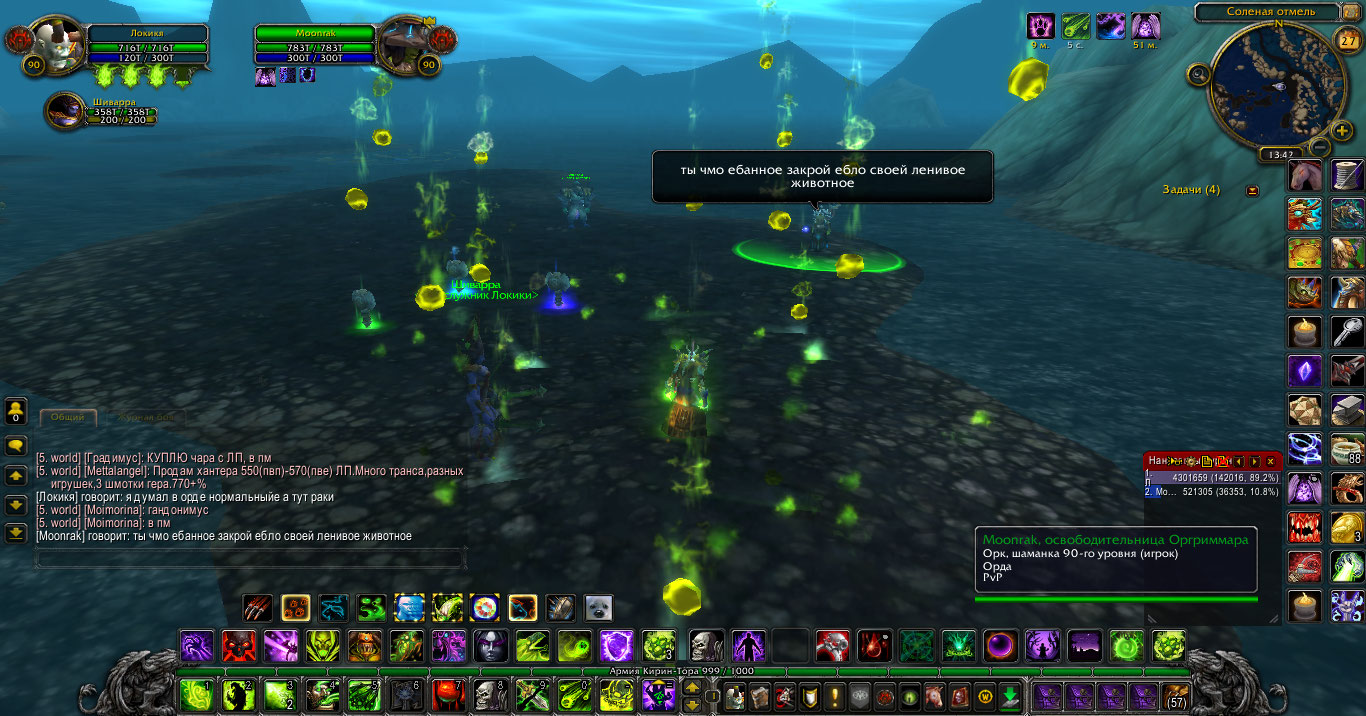
Task: Activate the action bar slot numbered 1
Action: pos(196,694)
